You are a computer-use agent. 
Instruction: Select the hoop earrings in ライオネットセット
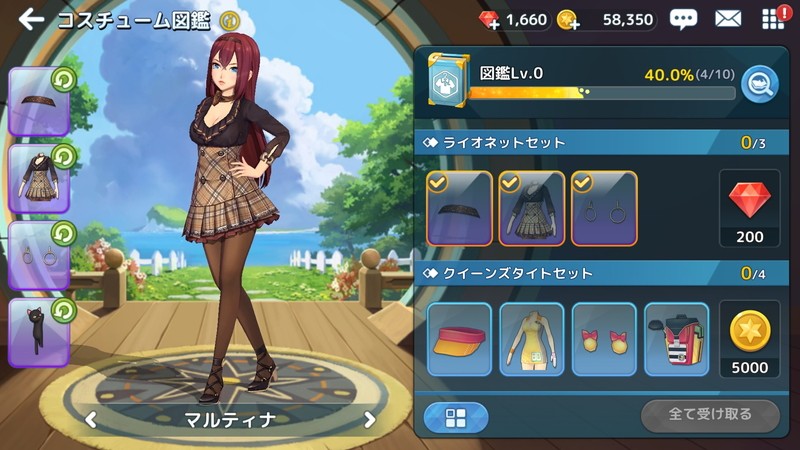[604, 208]
